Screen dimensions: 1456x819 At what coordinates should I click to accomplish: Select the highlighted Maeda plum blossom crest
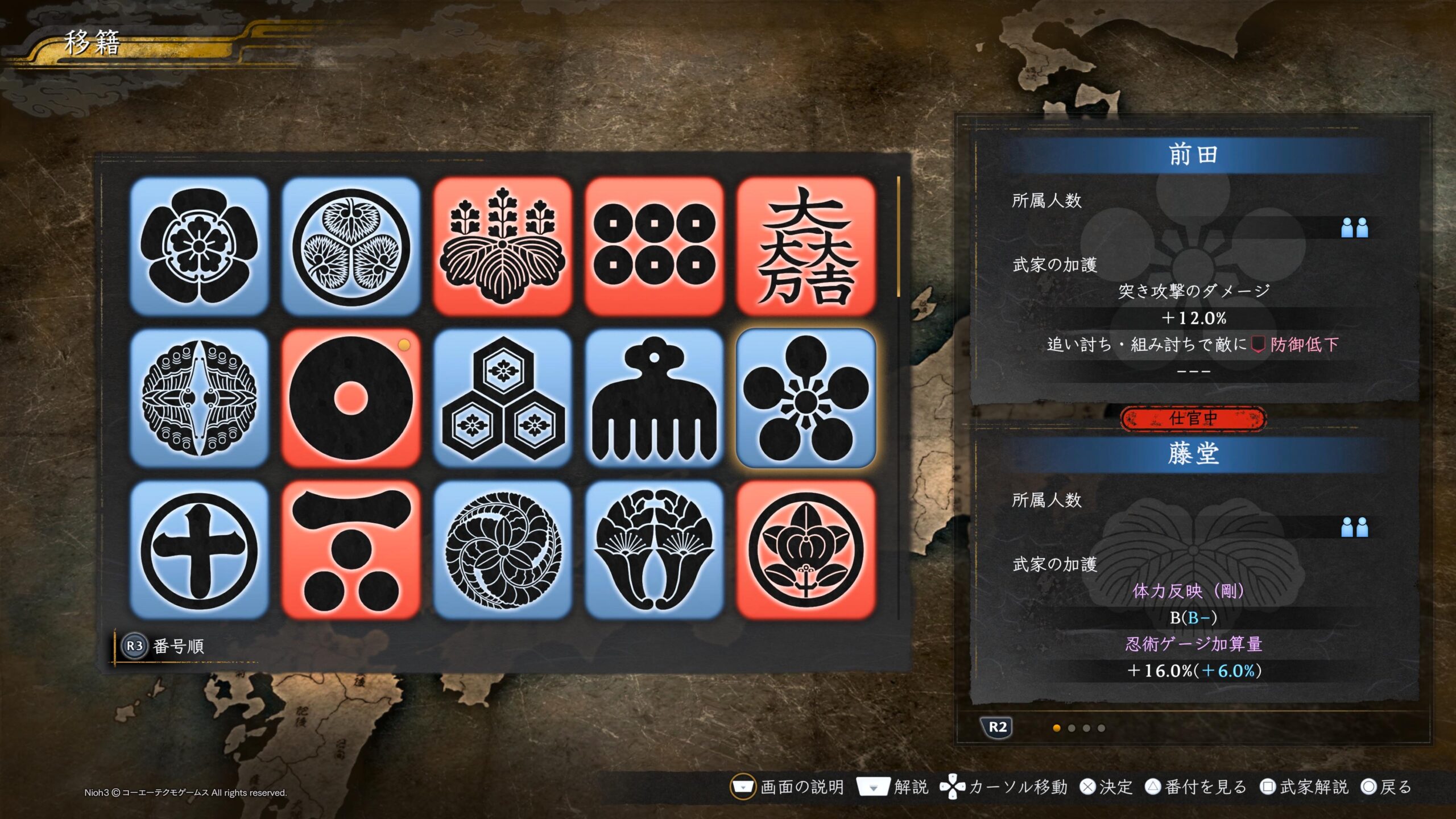[x=806, y=398]
